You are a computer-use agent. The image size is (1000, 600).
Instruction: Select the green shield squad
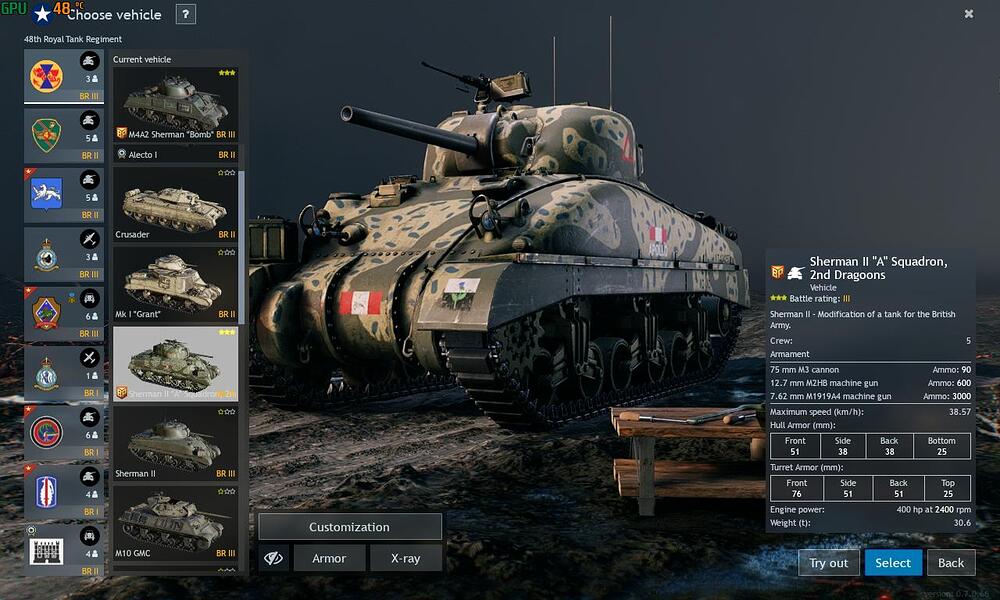pos(64,136)
